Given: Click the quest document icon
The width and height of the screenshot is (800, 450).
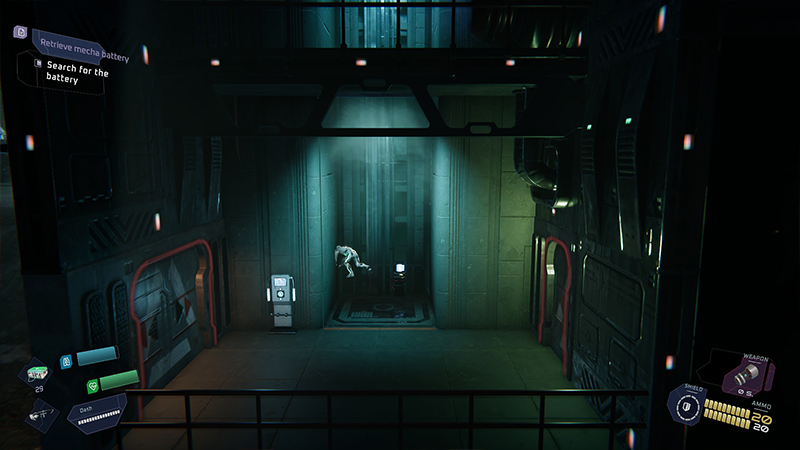Looking at the screenshot, I should point(20,32).
